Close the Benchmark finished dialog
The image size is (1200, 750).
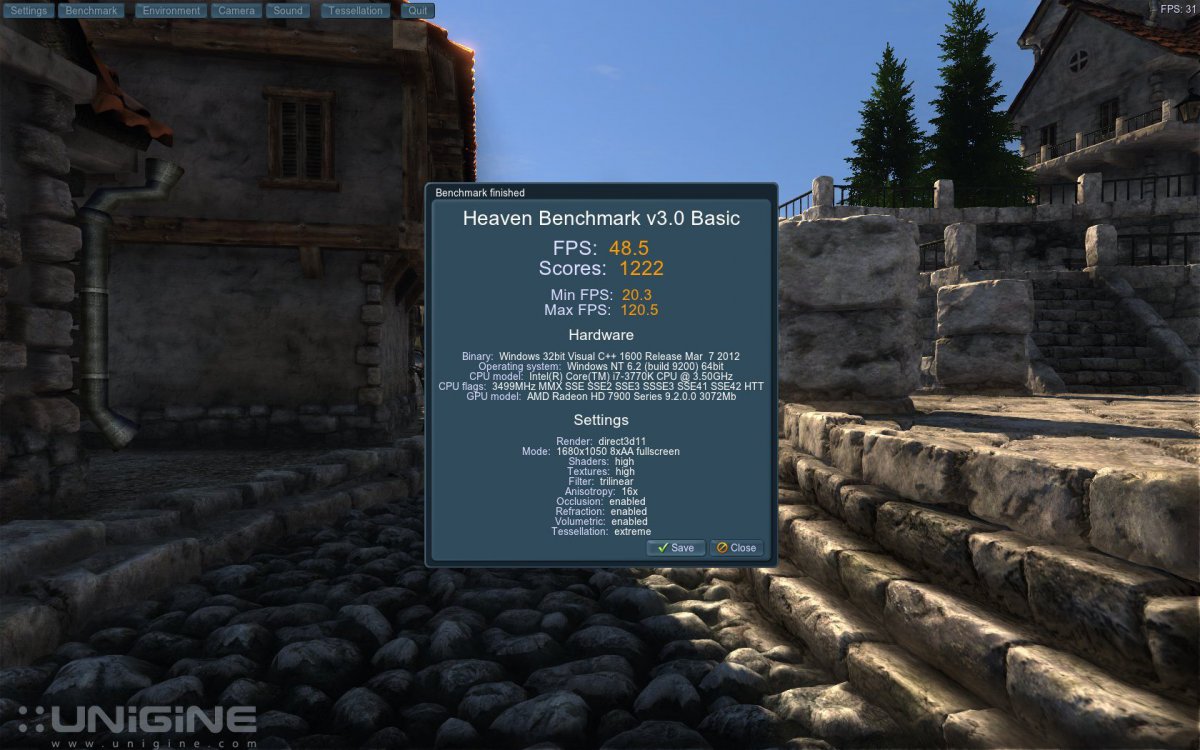[x=737, y=548]
